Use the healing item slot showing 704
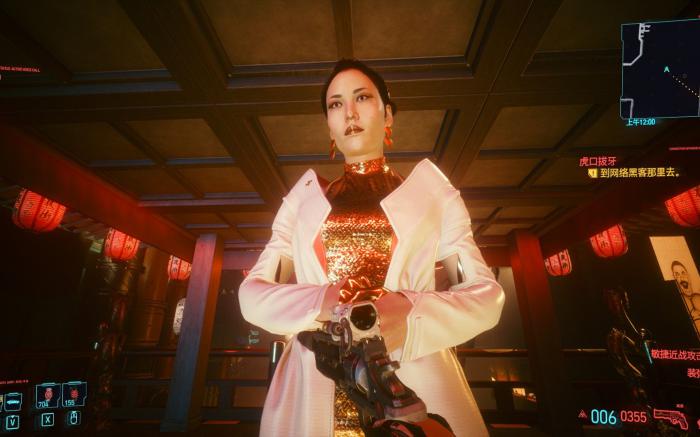This screenshot has height=437, width=700. 46,395
